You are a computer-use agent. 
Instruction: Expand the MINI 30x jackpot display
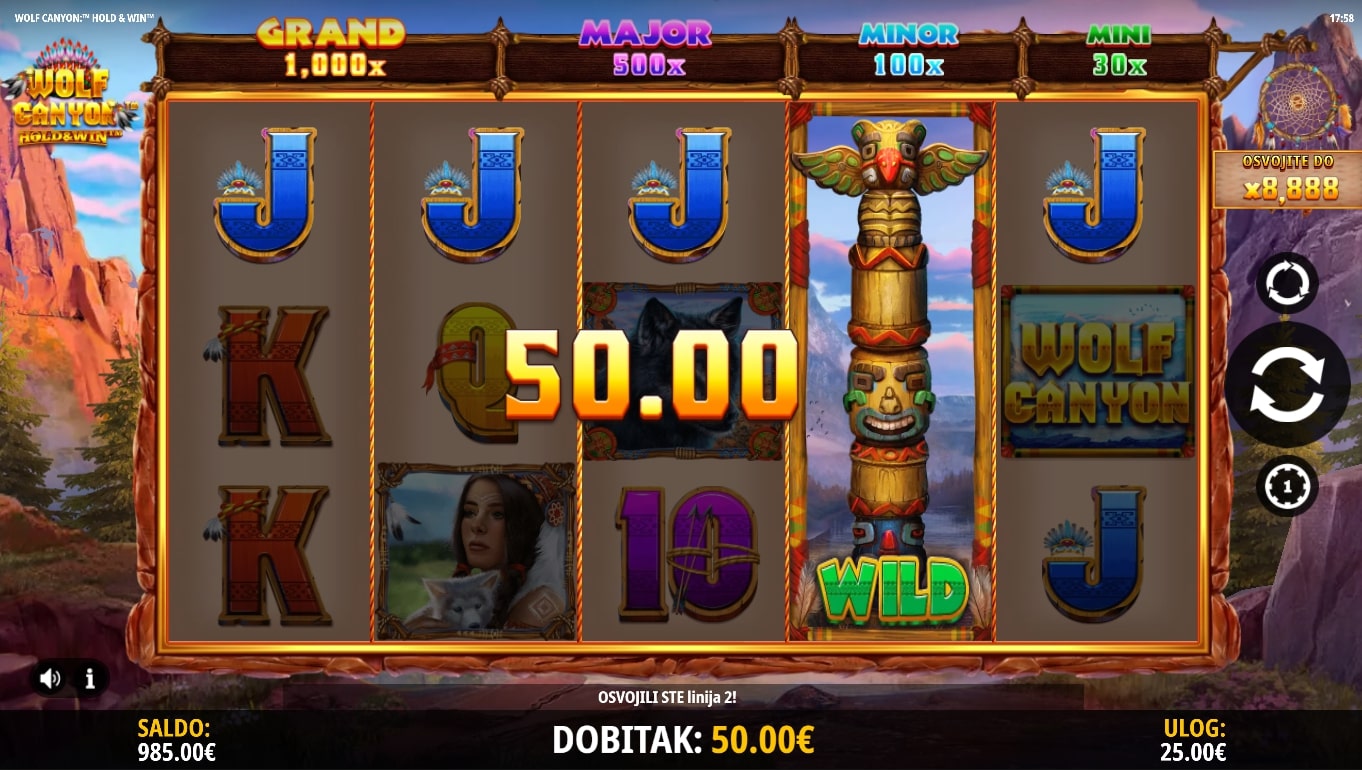[x=1119, y=45]
